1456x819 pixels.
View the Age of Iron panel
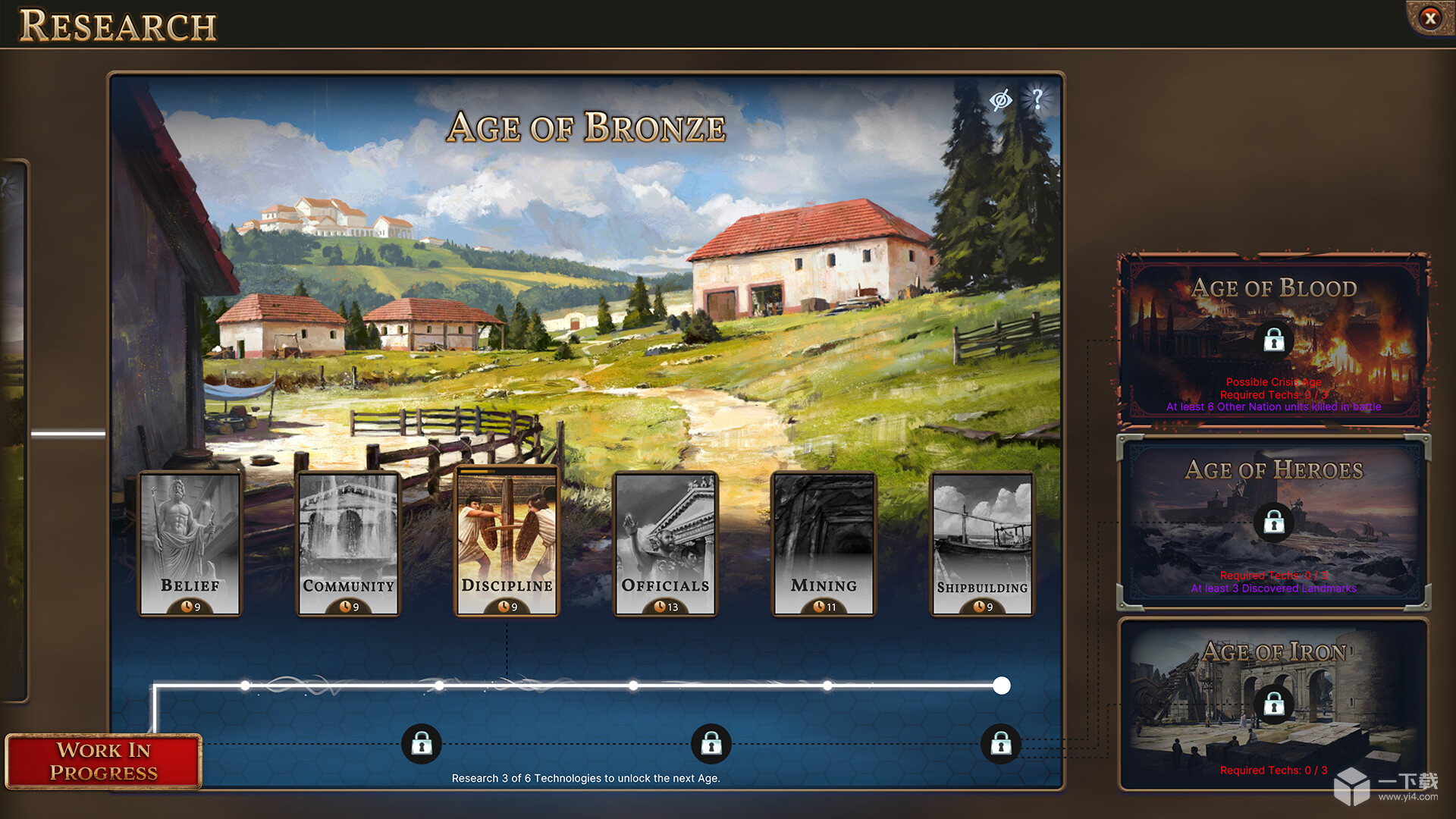click(1273, 704)
